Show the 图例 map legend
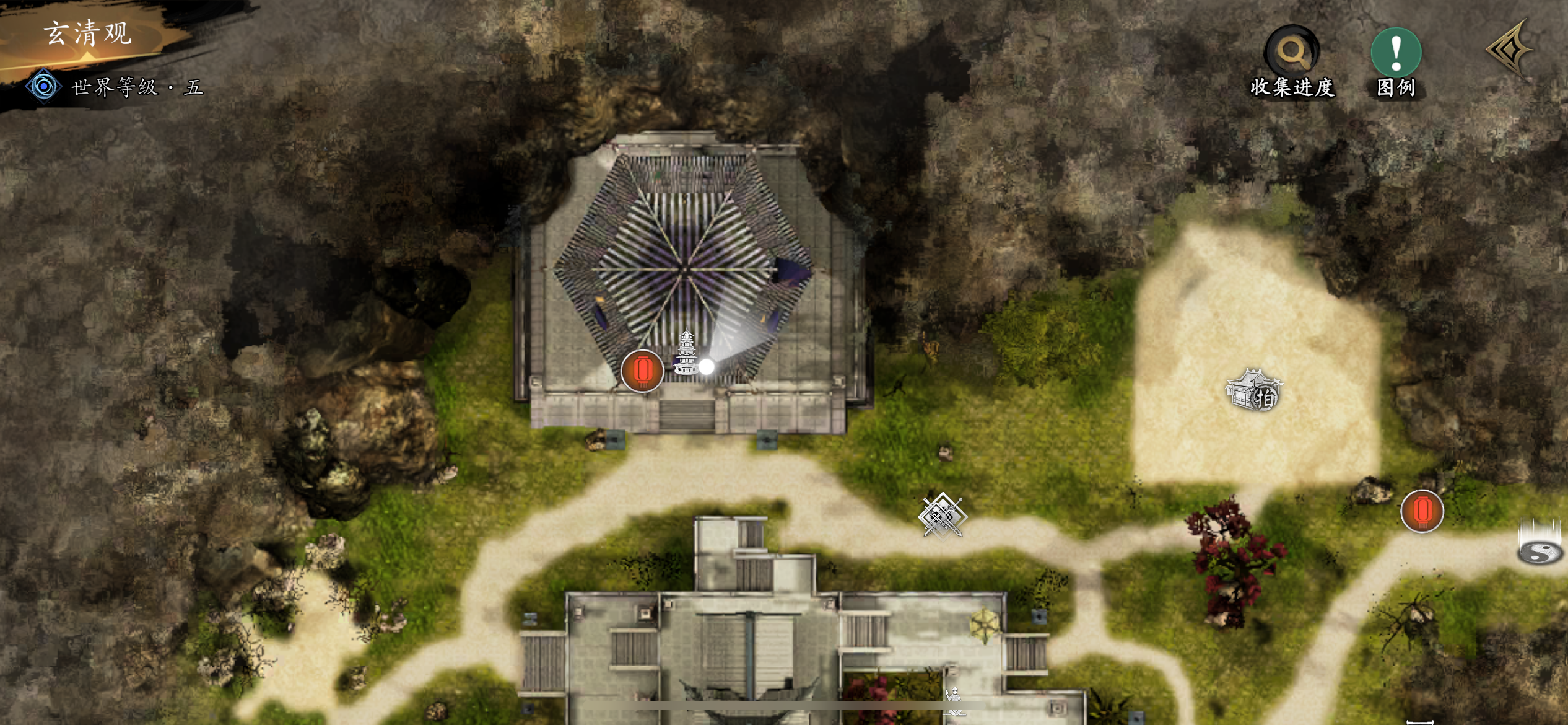This screenshot has width=1568, height=725. [1396, 61]
